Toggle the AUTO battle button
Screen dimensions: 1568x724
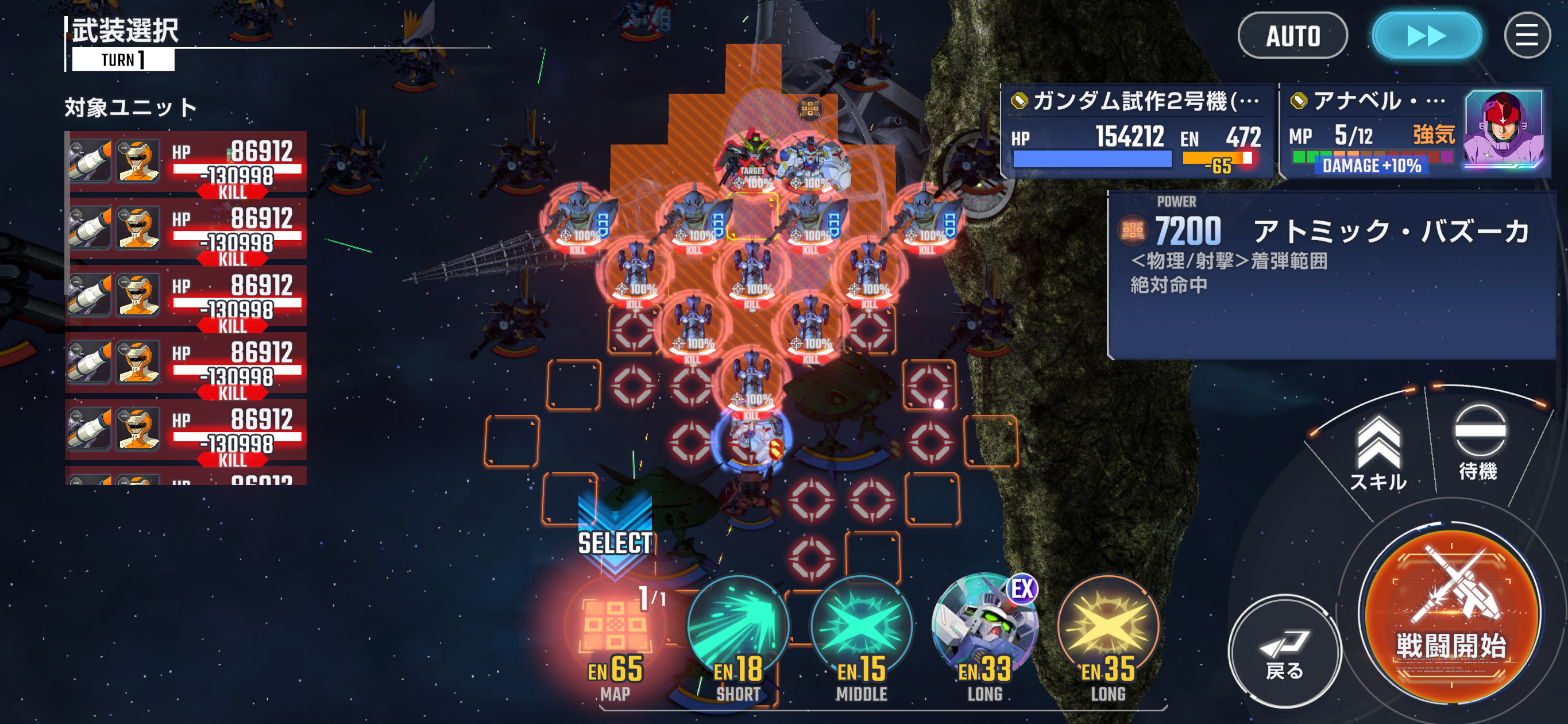[x=1292, y=36]
